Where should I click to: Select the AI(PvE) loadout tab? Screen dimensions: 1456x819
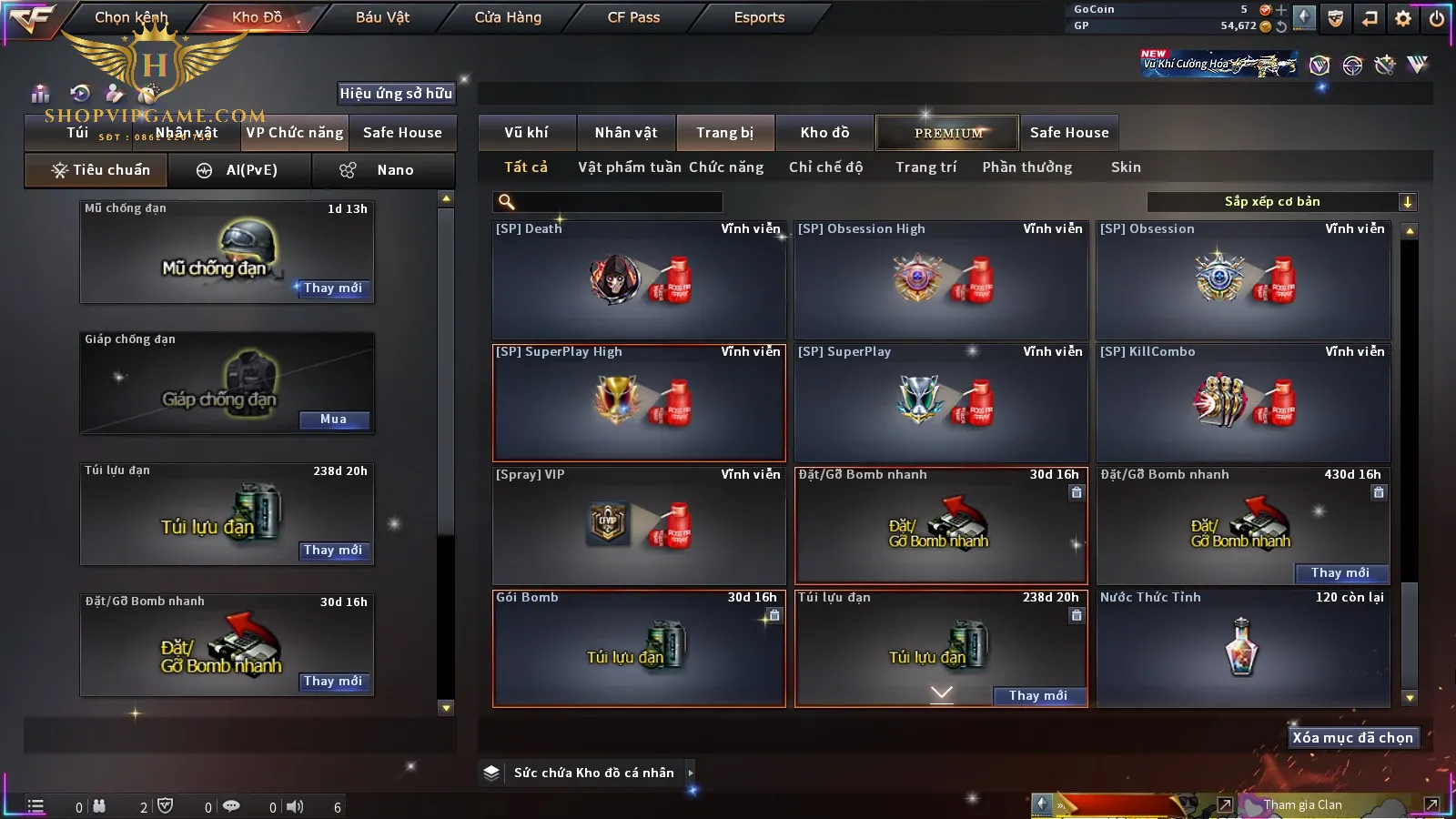tap(240, 170)
